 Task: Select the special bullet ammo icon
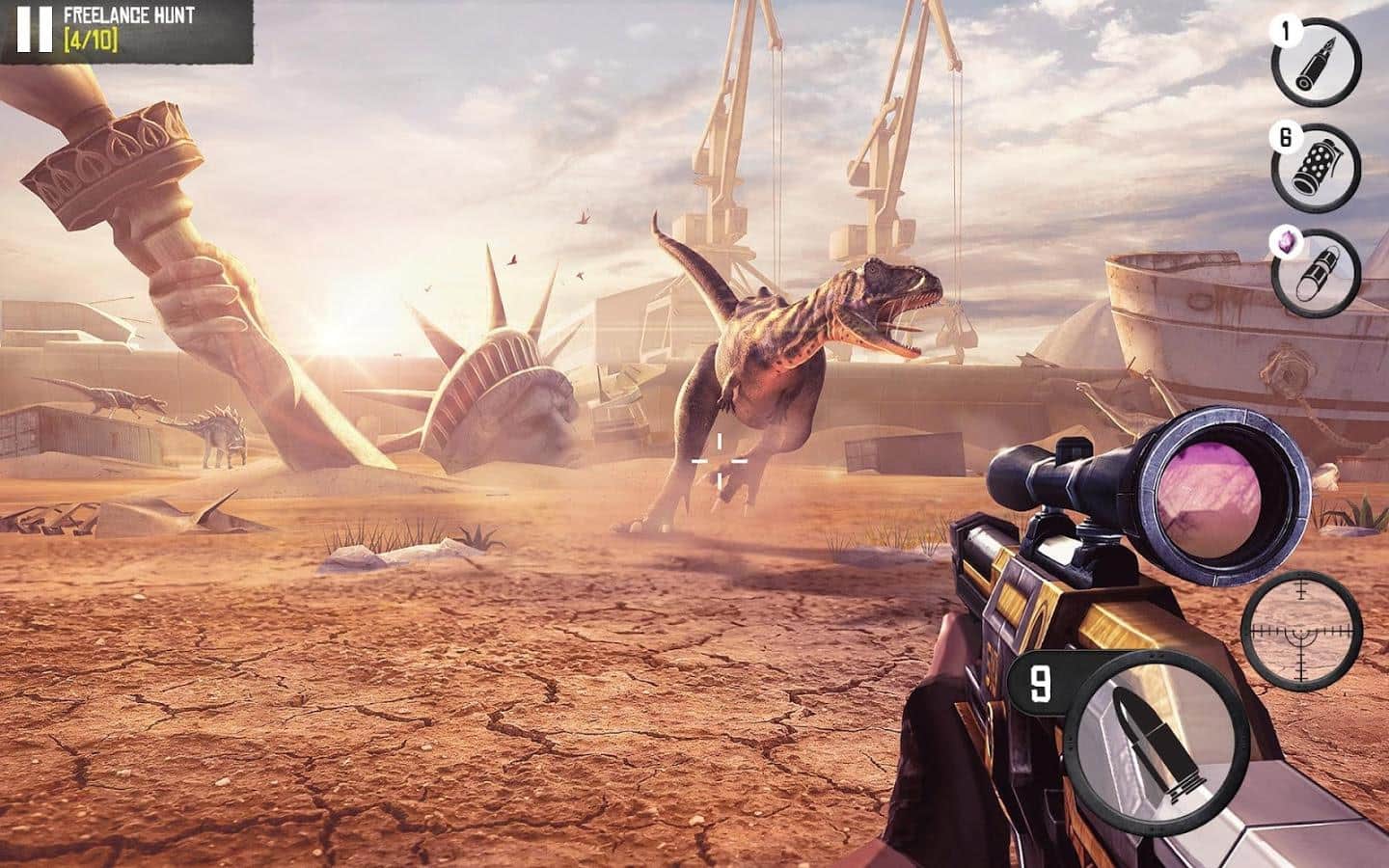[x=1316, y=61]
